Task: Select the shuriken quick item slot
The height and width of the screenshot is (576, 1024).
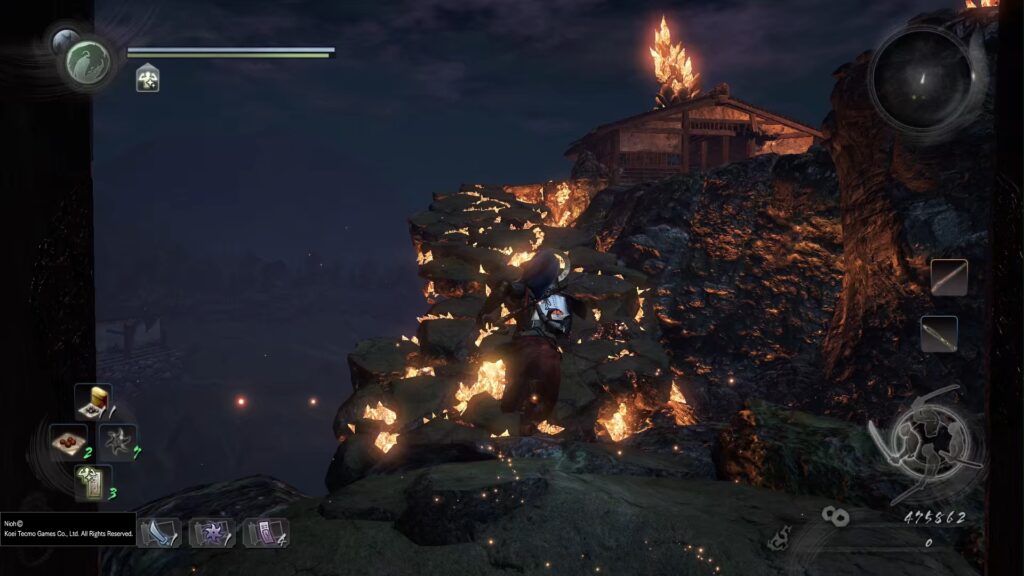Action: tap(116, 442)
